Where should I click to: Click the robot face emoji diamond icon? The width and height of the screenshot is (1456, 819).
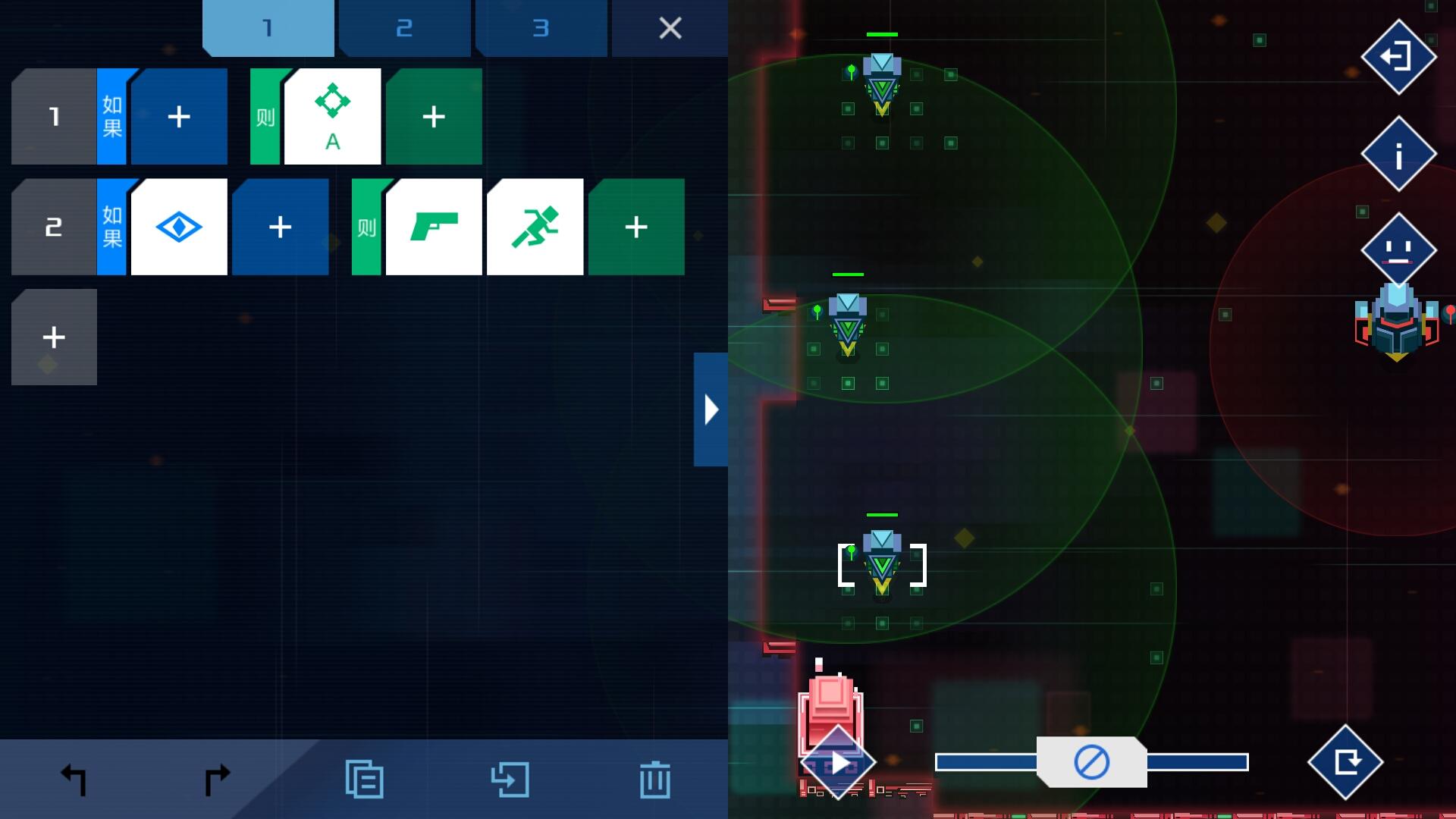pos(1398,250)
